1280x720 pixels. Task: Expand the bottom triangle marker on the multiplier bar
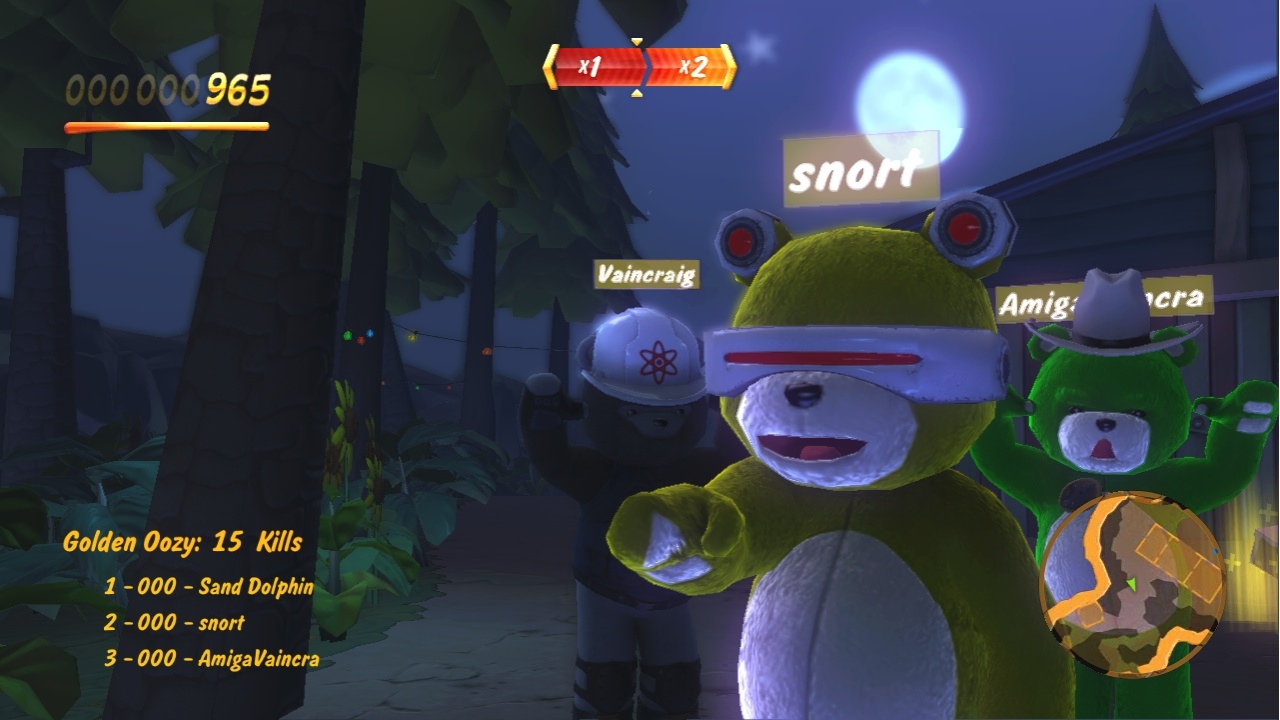tap(637, 92)
